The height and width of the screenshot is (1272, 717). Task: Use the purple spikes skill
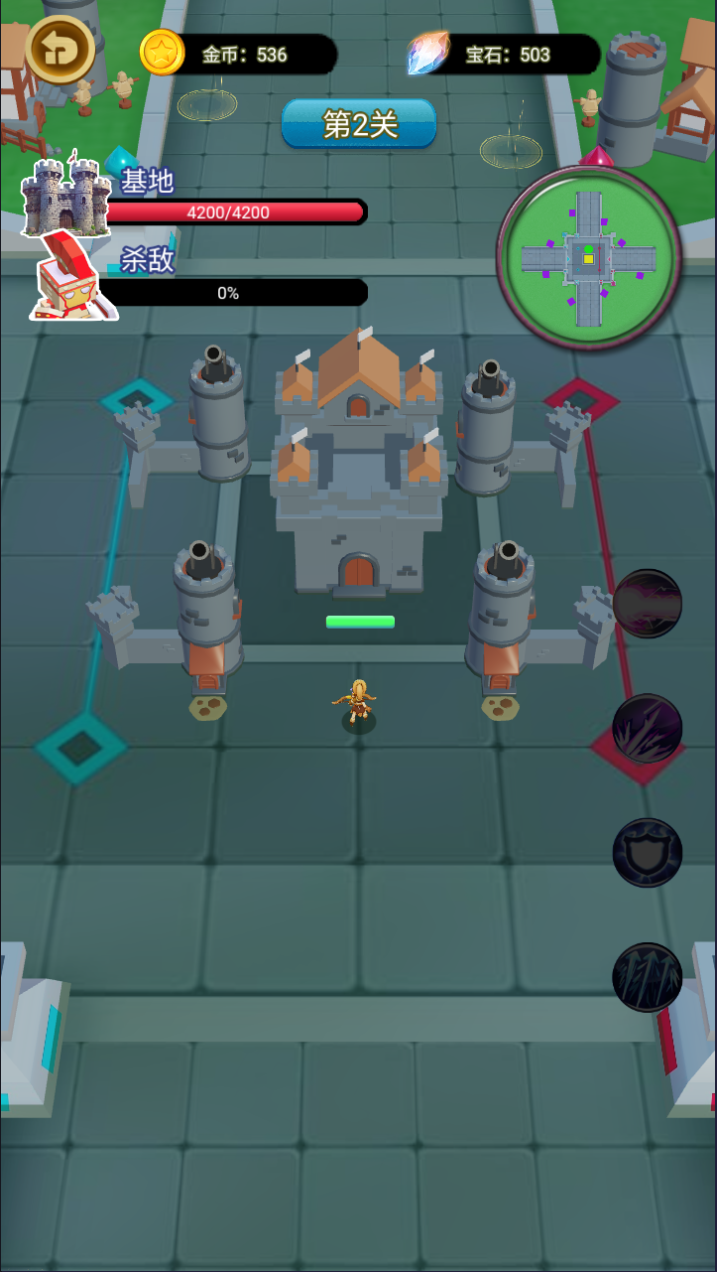[647, 728]
